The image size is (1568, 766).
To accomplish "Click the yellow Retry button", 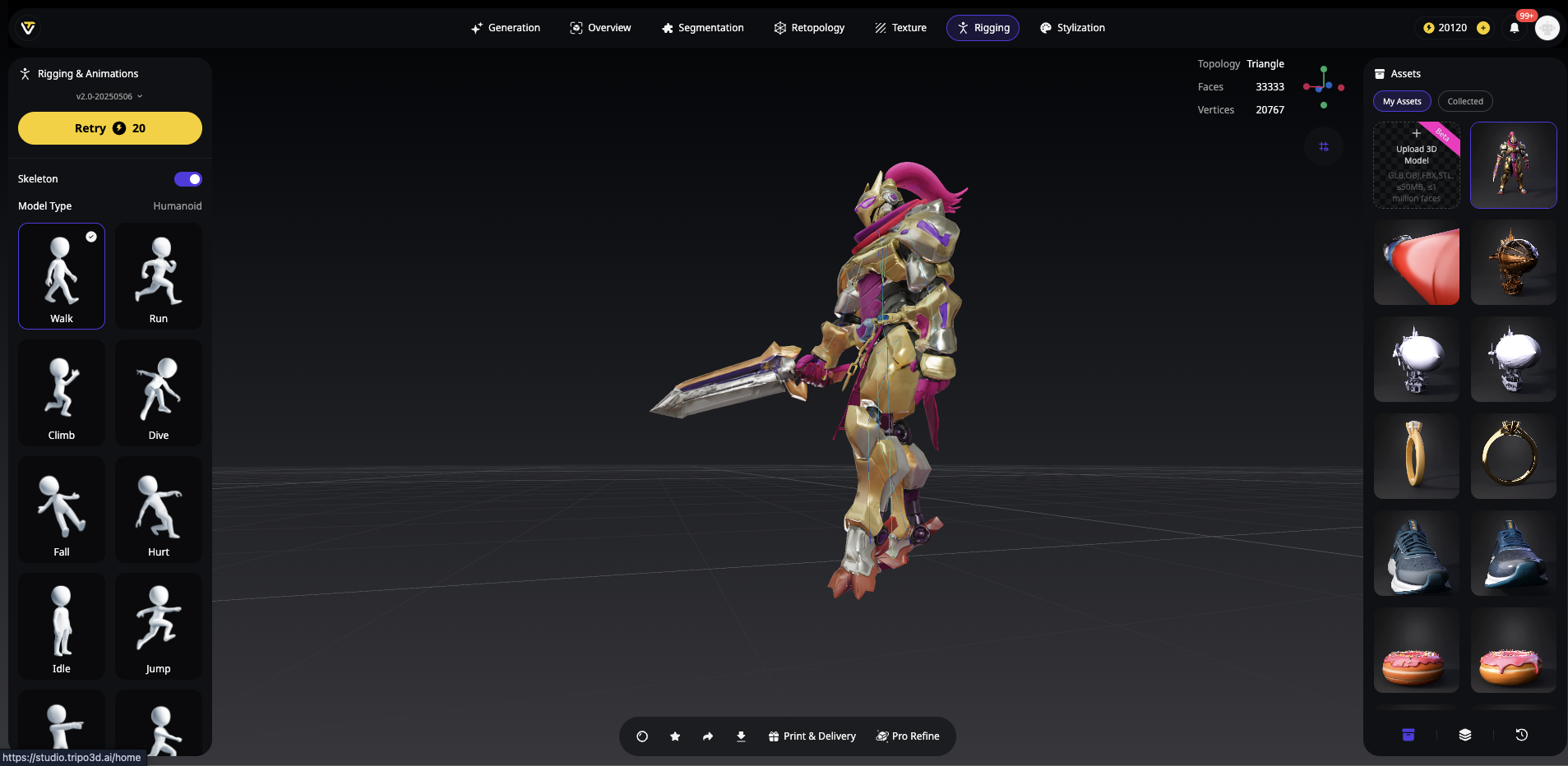I will click(110, 128).
